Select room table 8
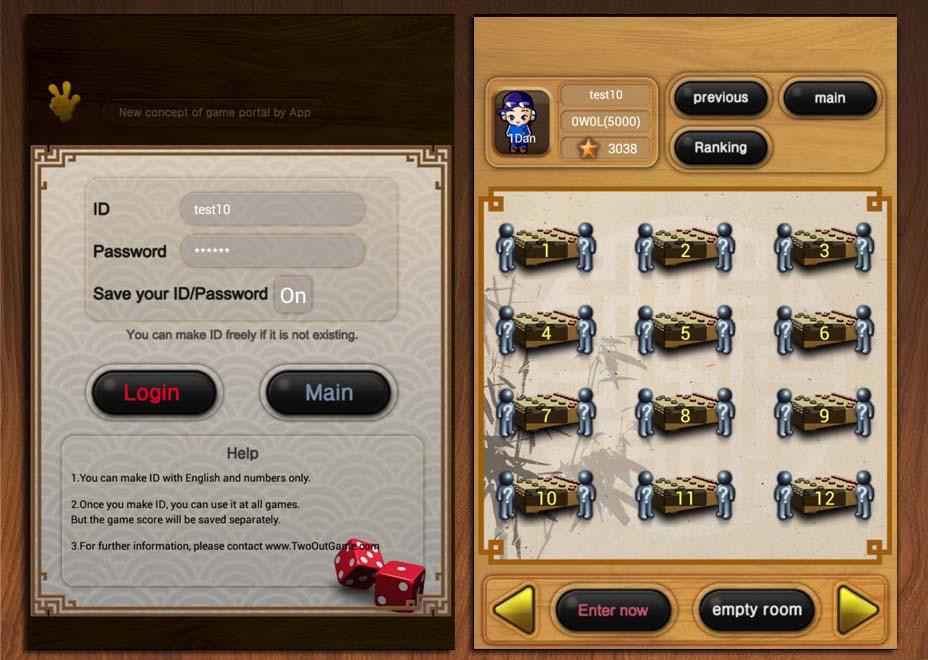 685,414
